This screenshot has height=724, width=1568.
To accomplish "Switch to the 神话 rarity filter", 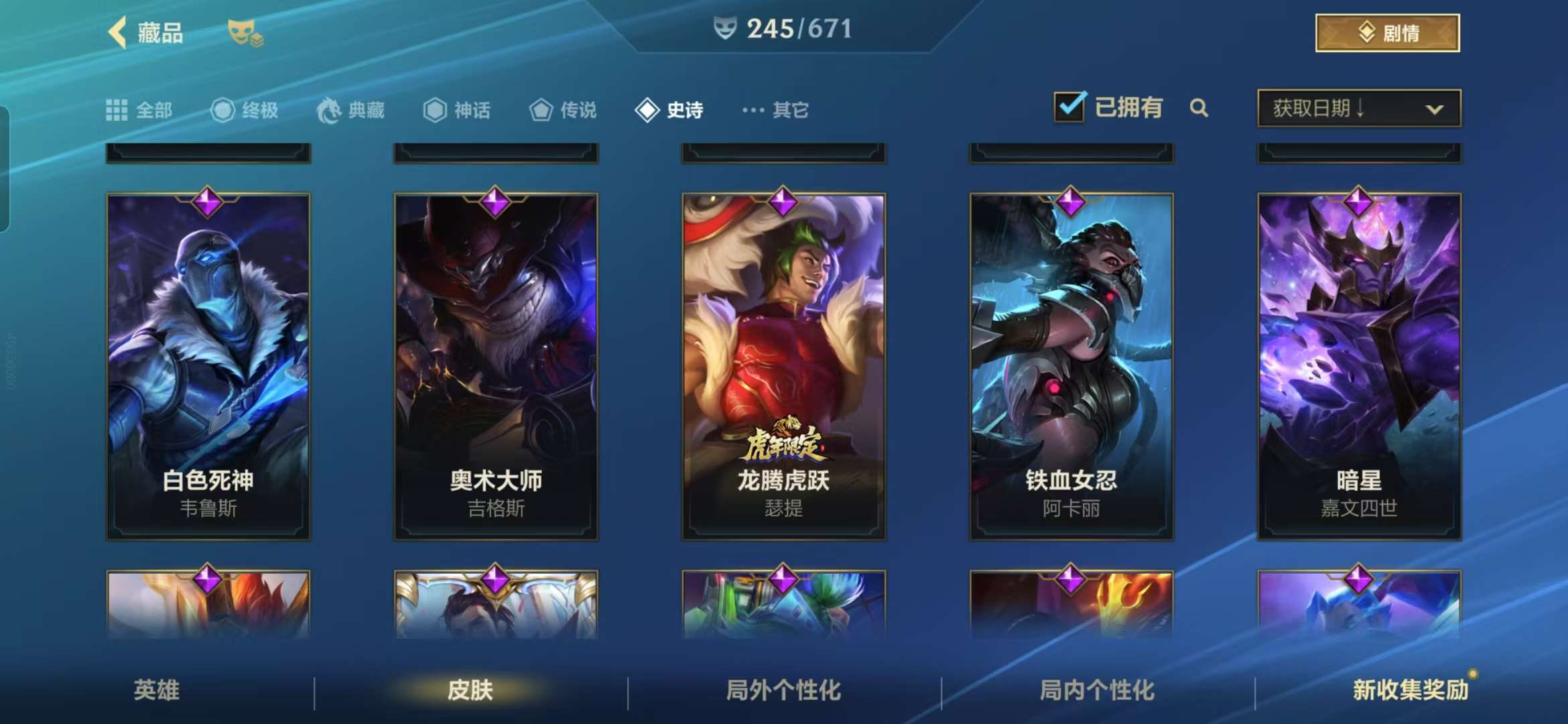I will pyautogui.click(x=457, y=110).
